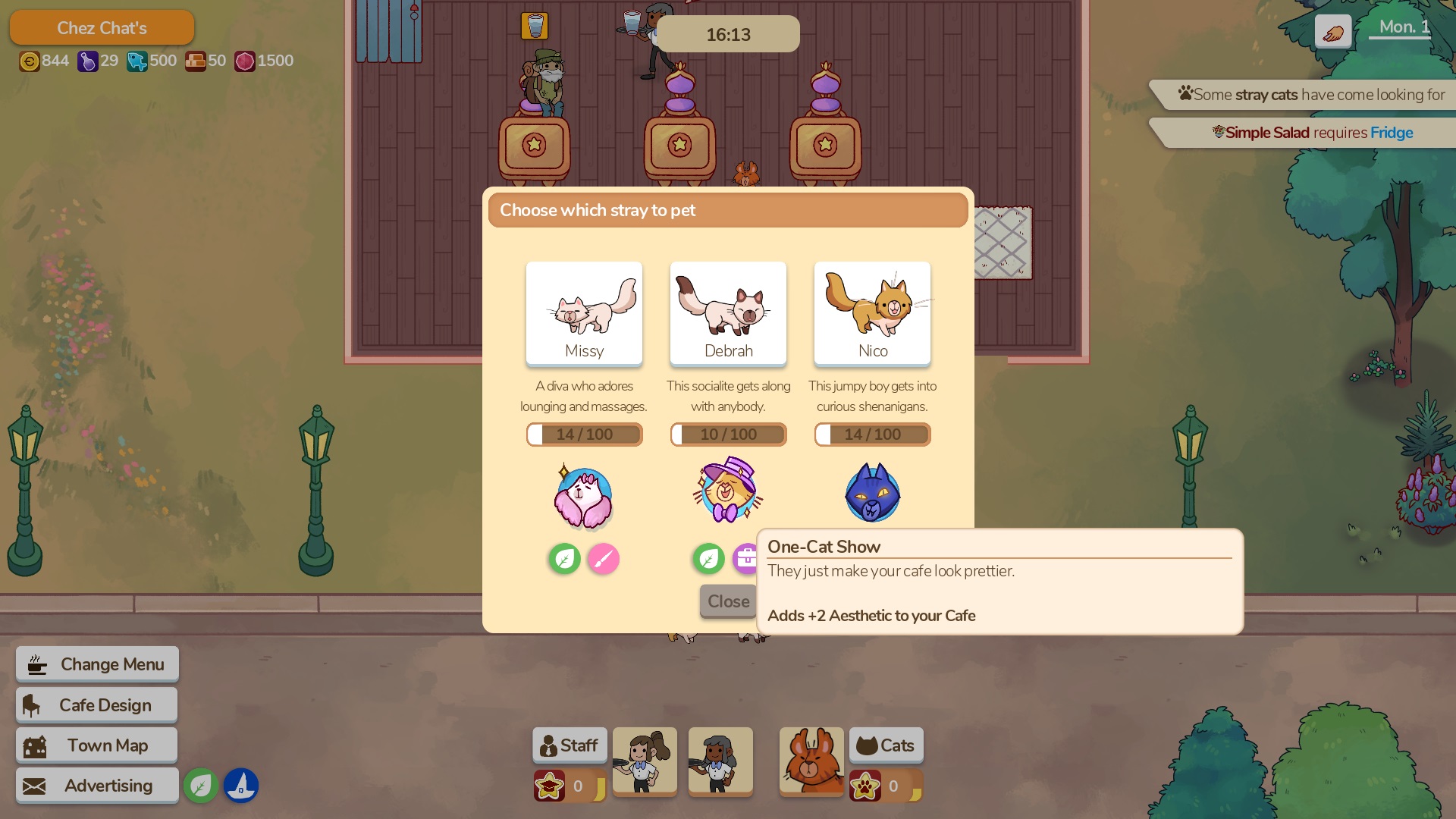
Task: Click Debrah's green leaf trait icon
Action: click(x=708, y=559)
